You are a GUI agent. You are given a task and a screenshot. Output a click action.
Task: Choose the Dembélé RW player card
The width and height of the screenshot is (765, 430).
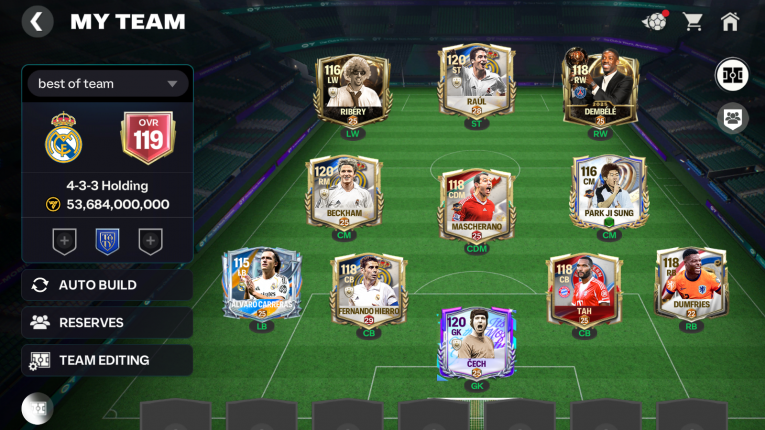click(600, 88)
